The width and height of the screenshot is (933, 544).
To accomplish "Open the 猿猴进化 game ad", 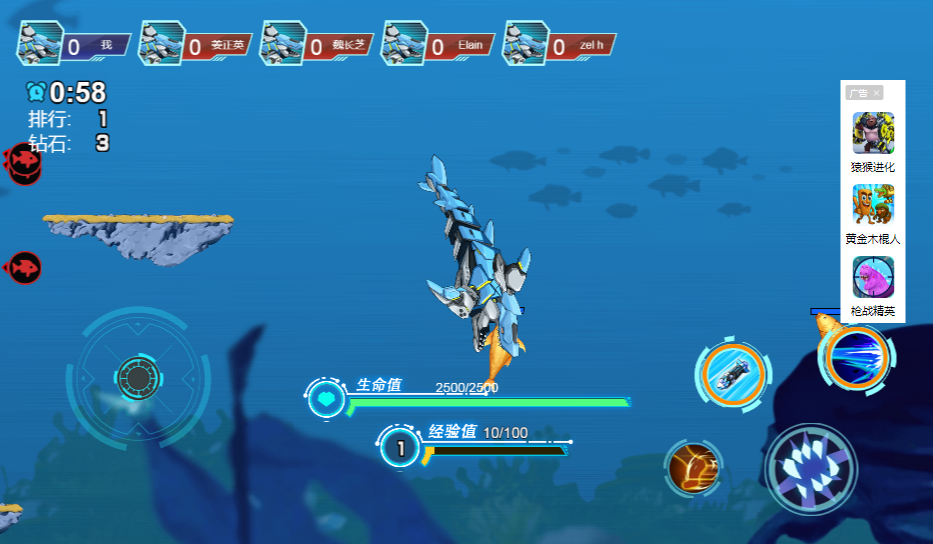I will [873, 142].
